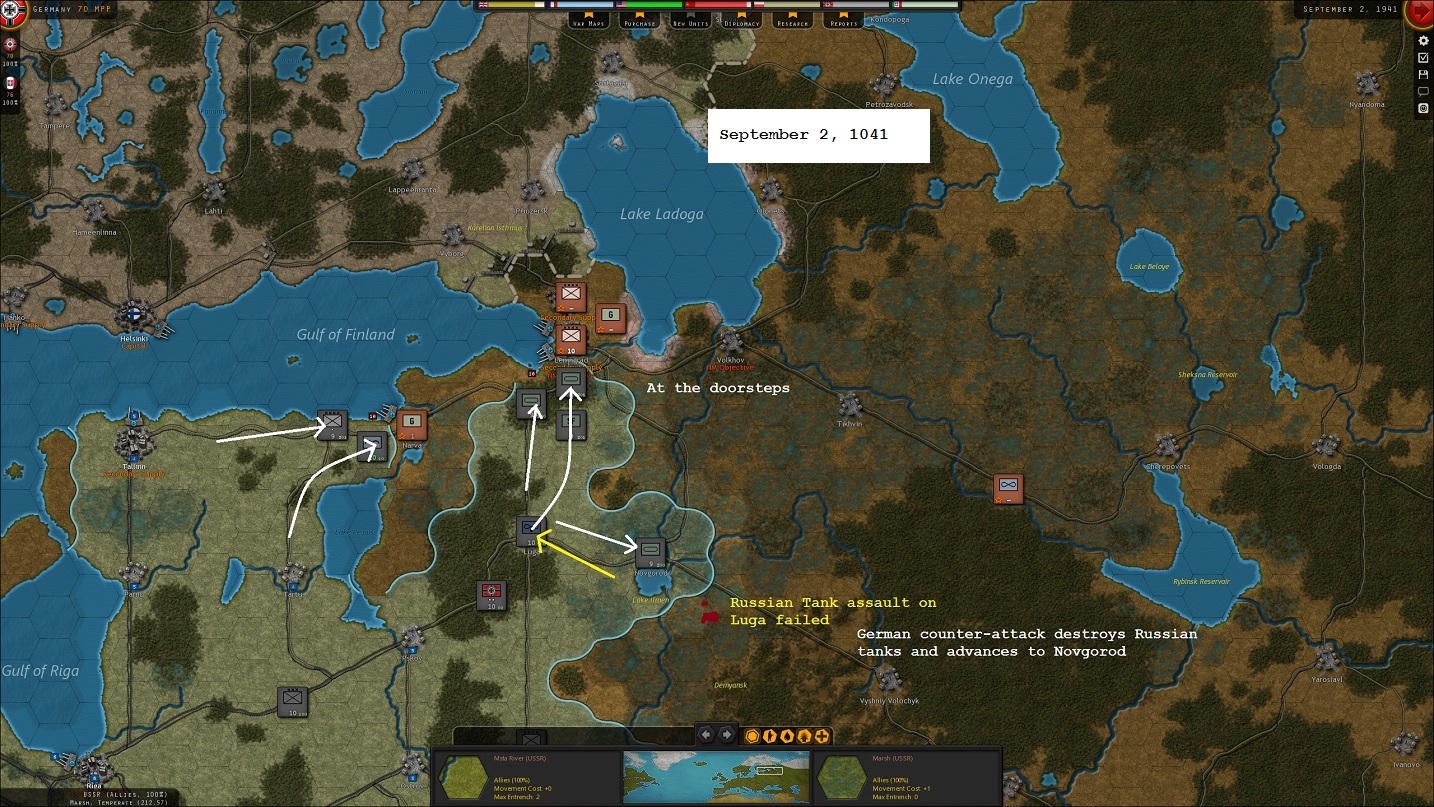Click the Msta River terrain hex thumbnail
This screenshot has width=1434, height=807.
[x=464, y=777]
